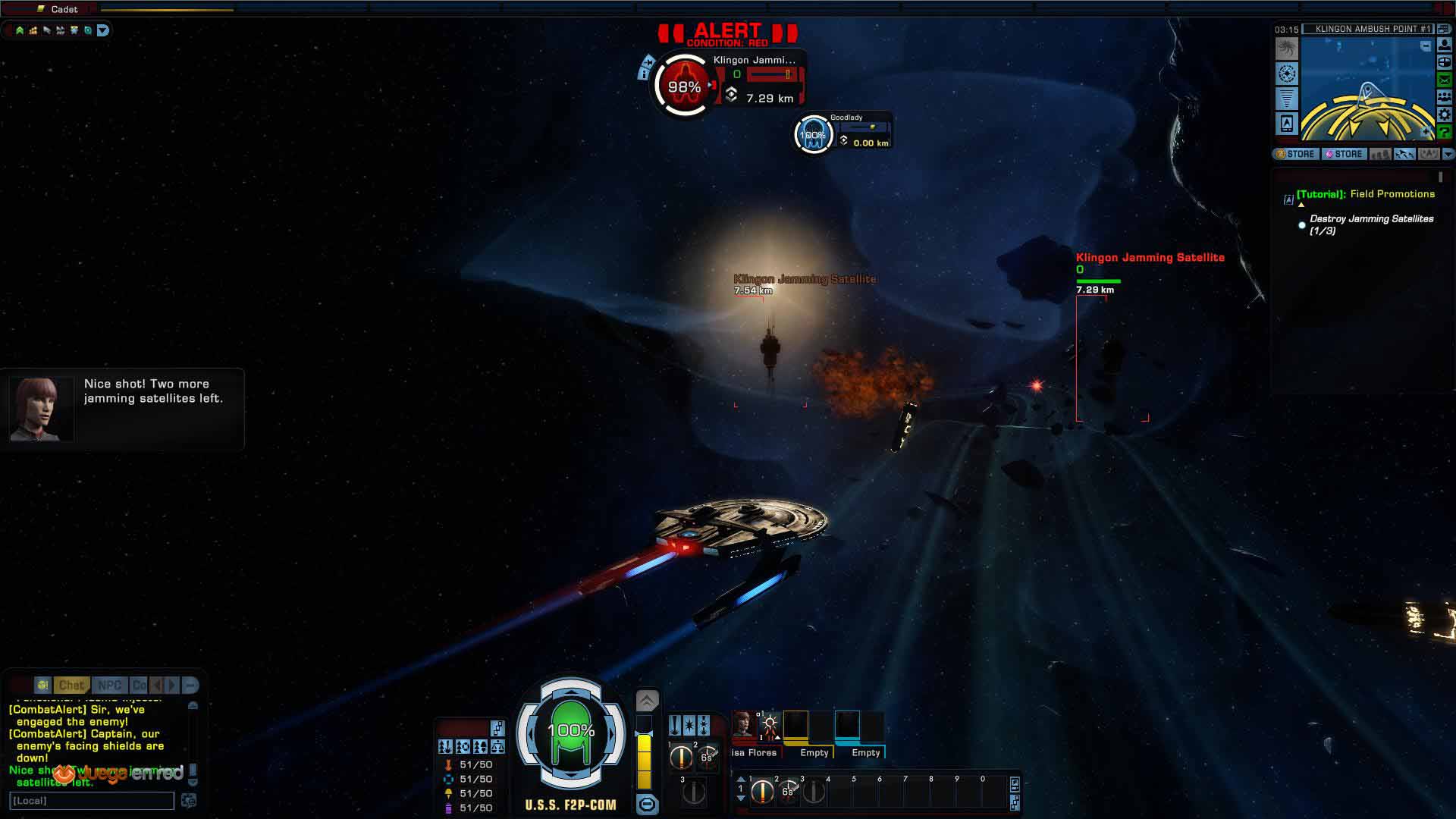Click the balance power preset scales icon

[x=497, y=747]
